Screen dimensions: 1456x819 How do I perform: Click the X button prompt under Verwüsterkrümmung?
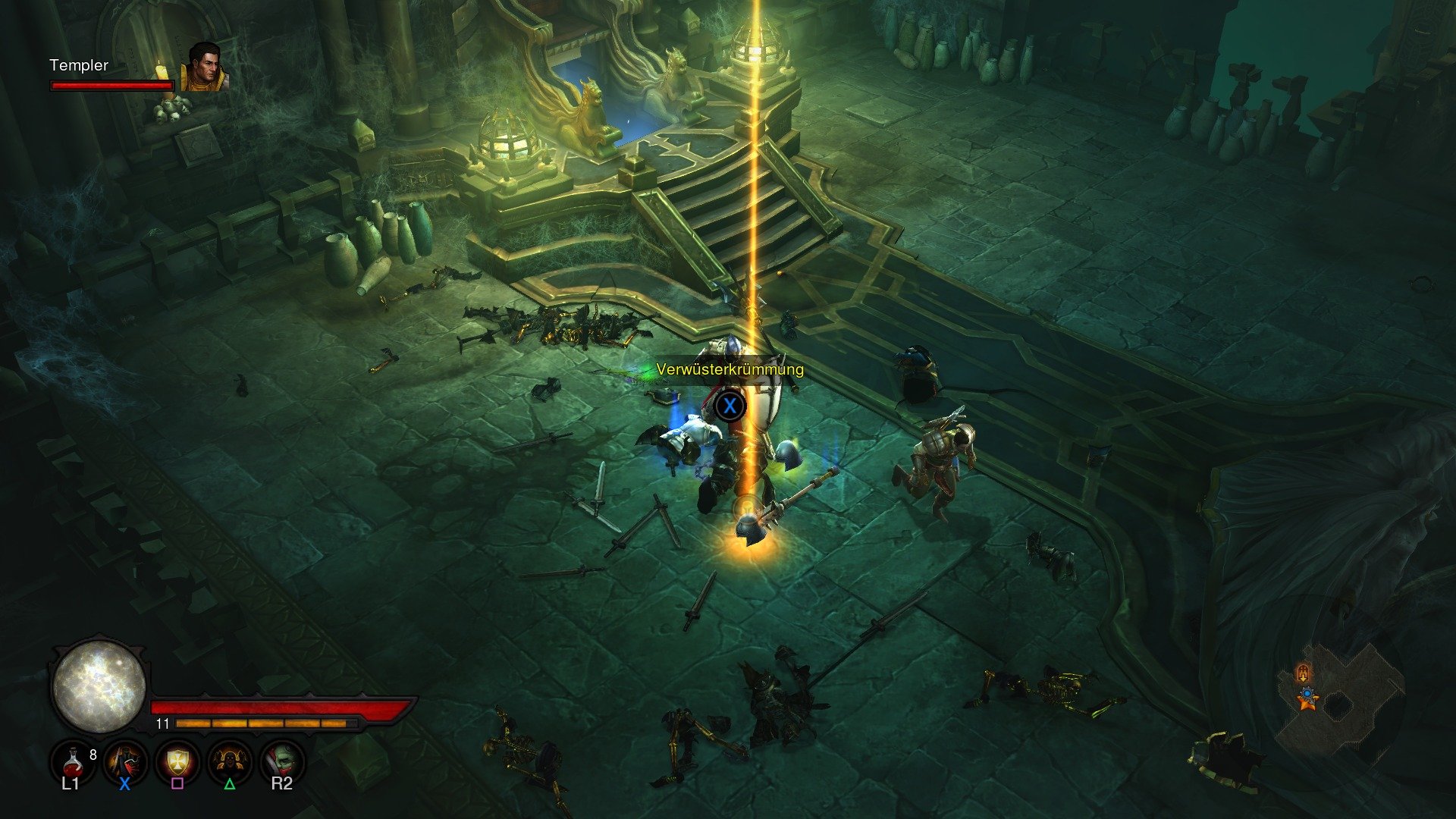[x=730, y=406]
